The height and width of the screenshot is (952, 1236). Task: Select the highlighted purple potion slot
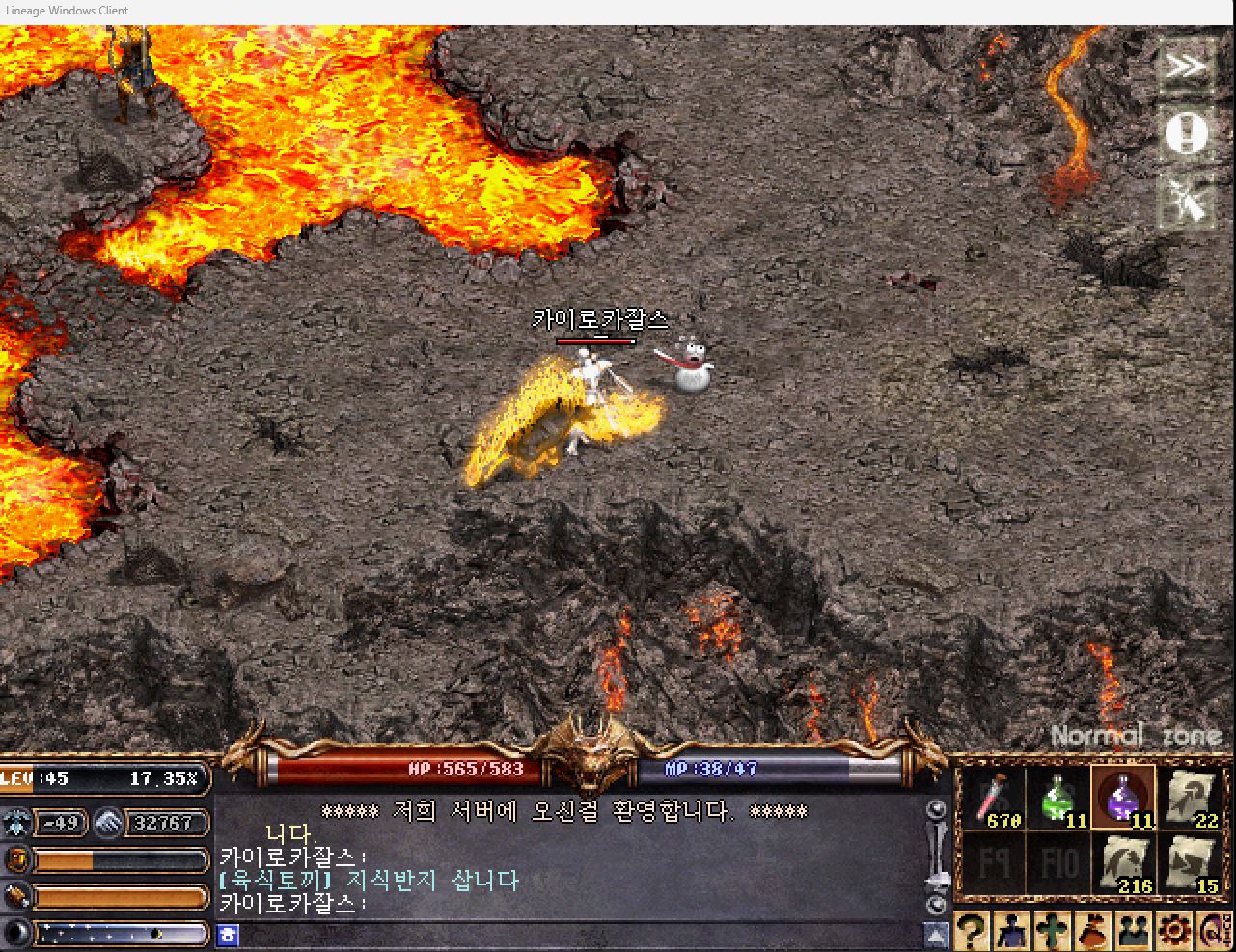coord(1123,800)
